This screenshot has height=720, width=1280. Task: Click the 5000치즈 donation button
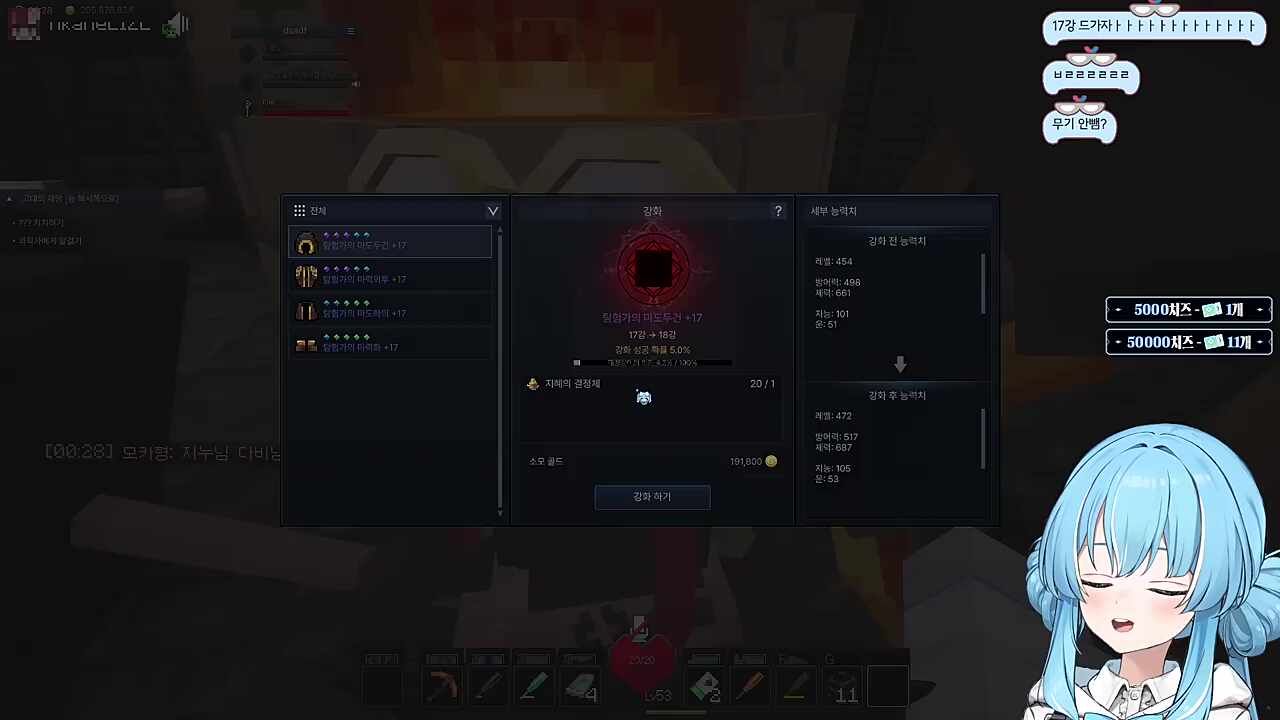[1188, 309]
